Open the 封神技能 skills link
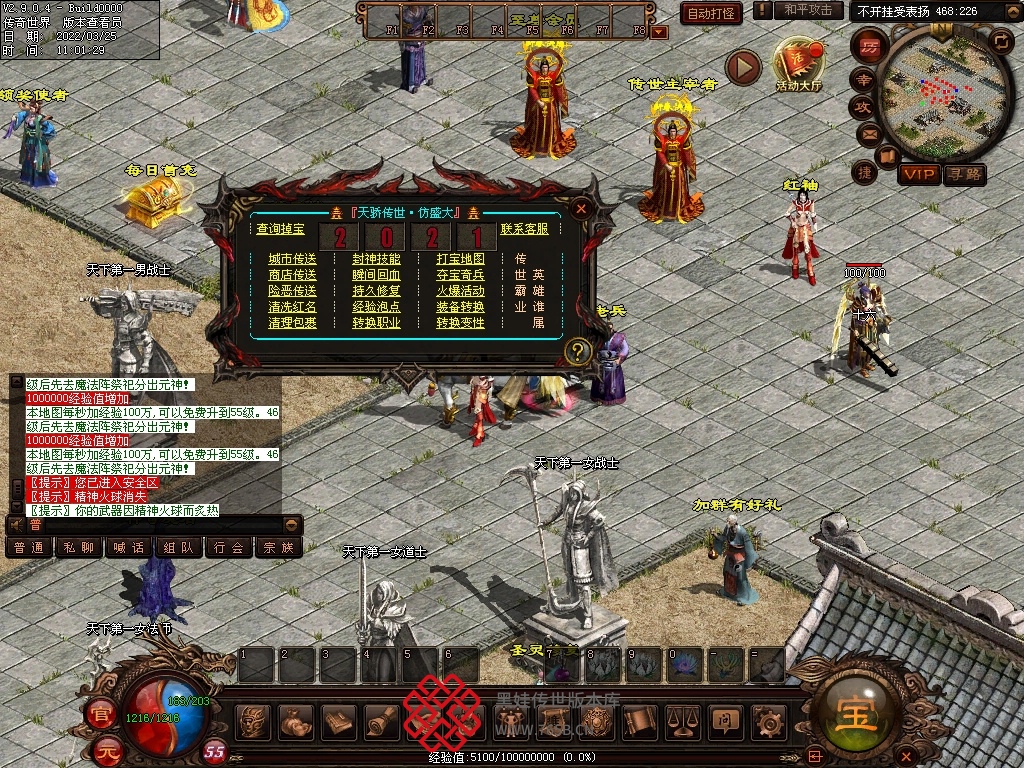1024x768 pixels. [376, 259]
